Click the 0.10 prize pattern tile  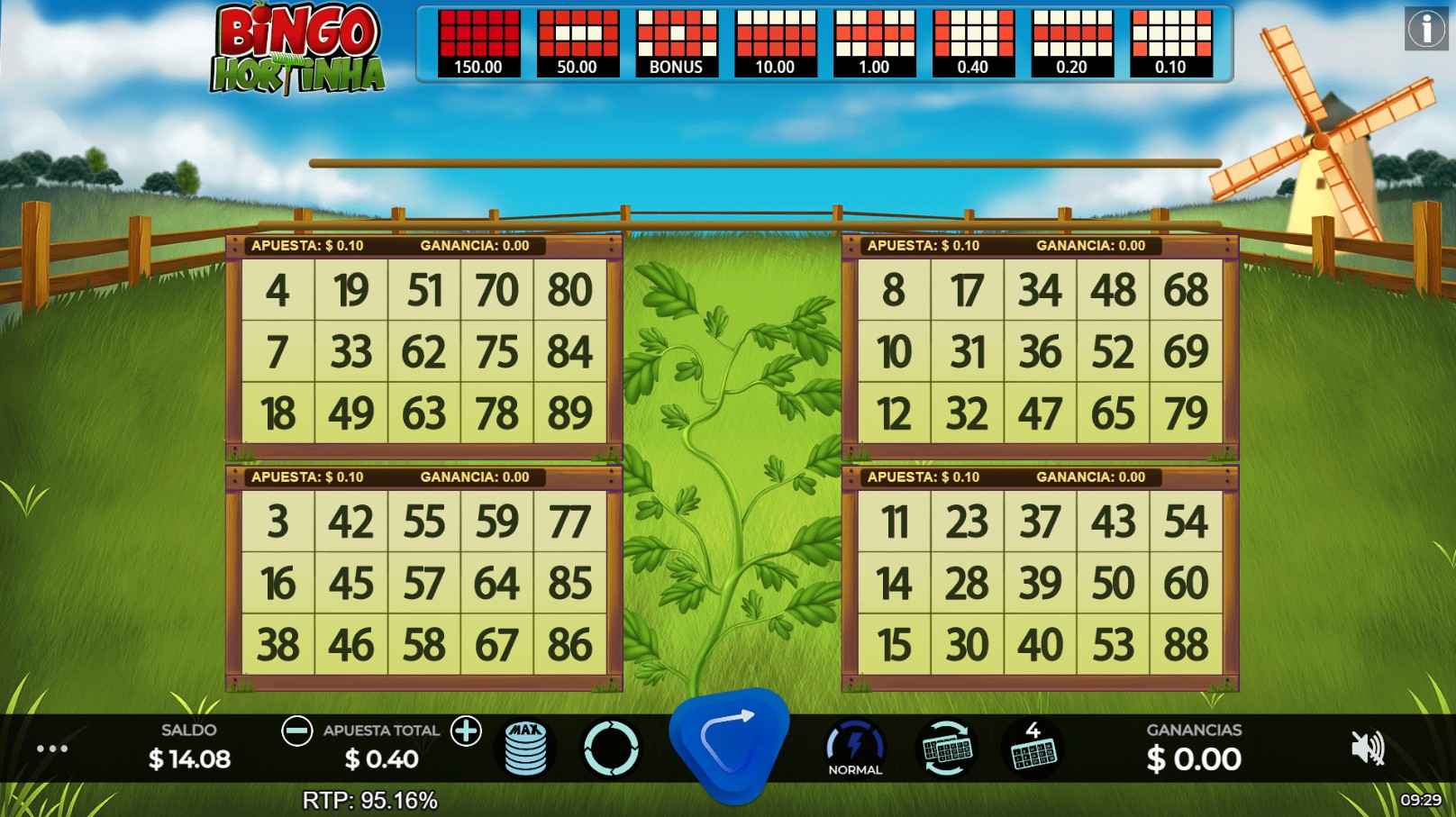click(1171, 41)
